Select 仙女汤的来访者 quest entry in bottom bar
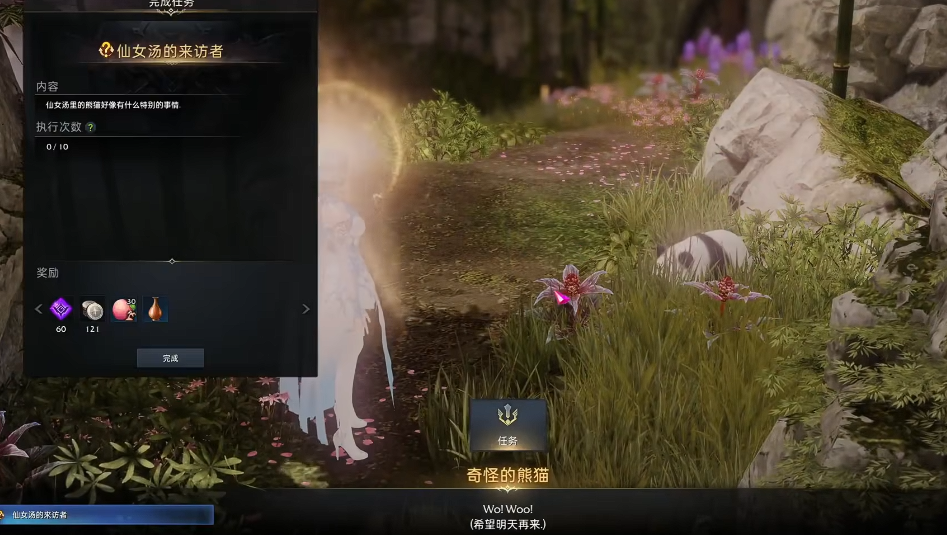947x535 pixels. click(x=106, y=515)
